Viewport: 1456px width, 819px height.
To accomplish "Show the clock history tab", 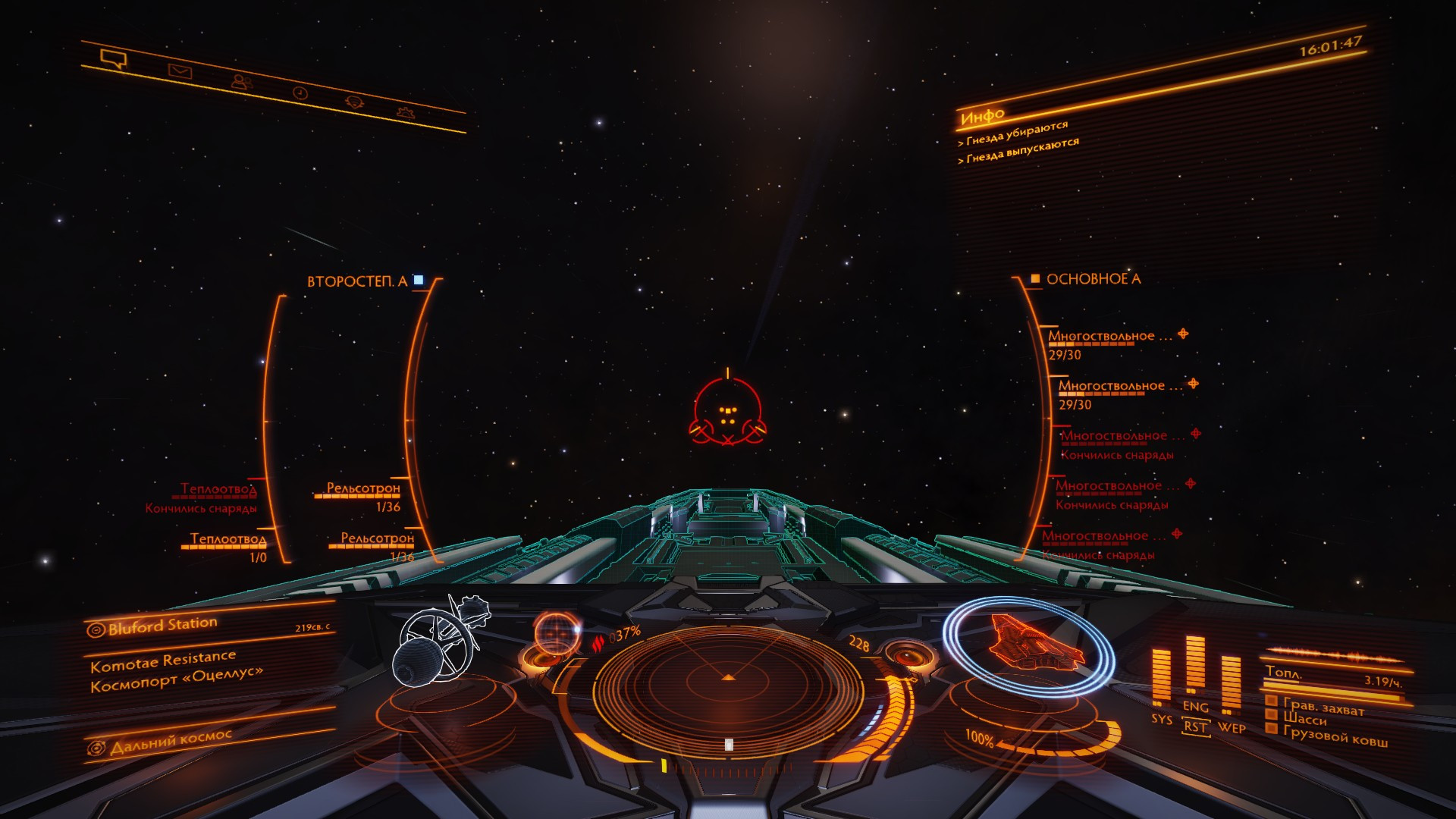I will [300, 93].
